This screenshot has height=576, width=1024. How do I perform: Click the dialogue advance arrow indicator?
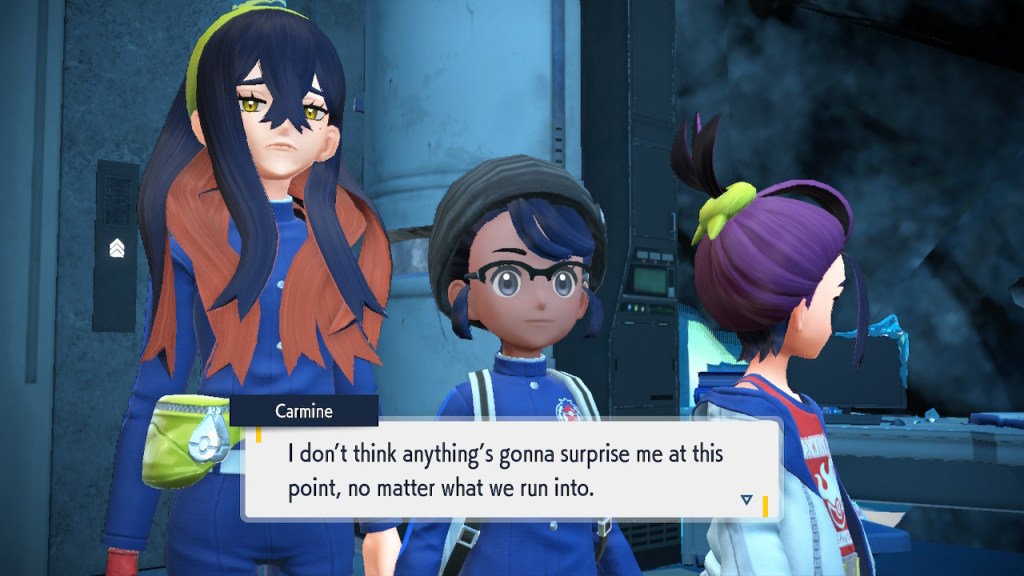click(x=746, y=499)
